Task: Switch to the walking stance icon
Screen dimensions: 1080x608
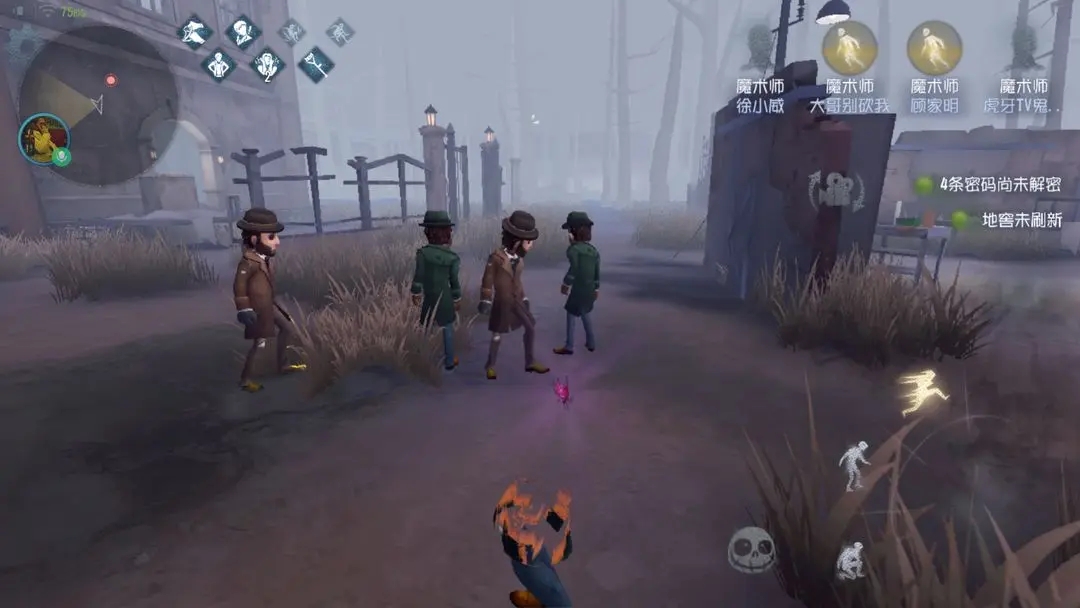Action: 853,466
